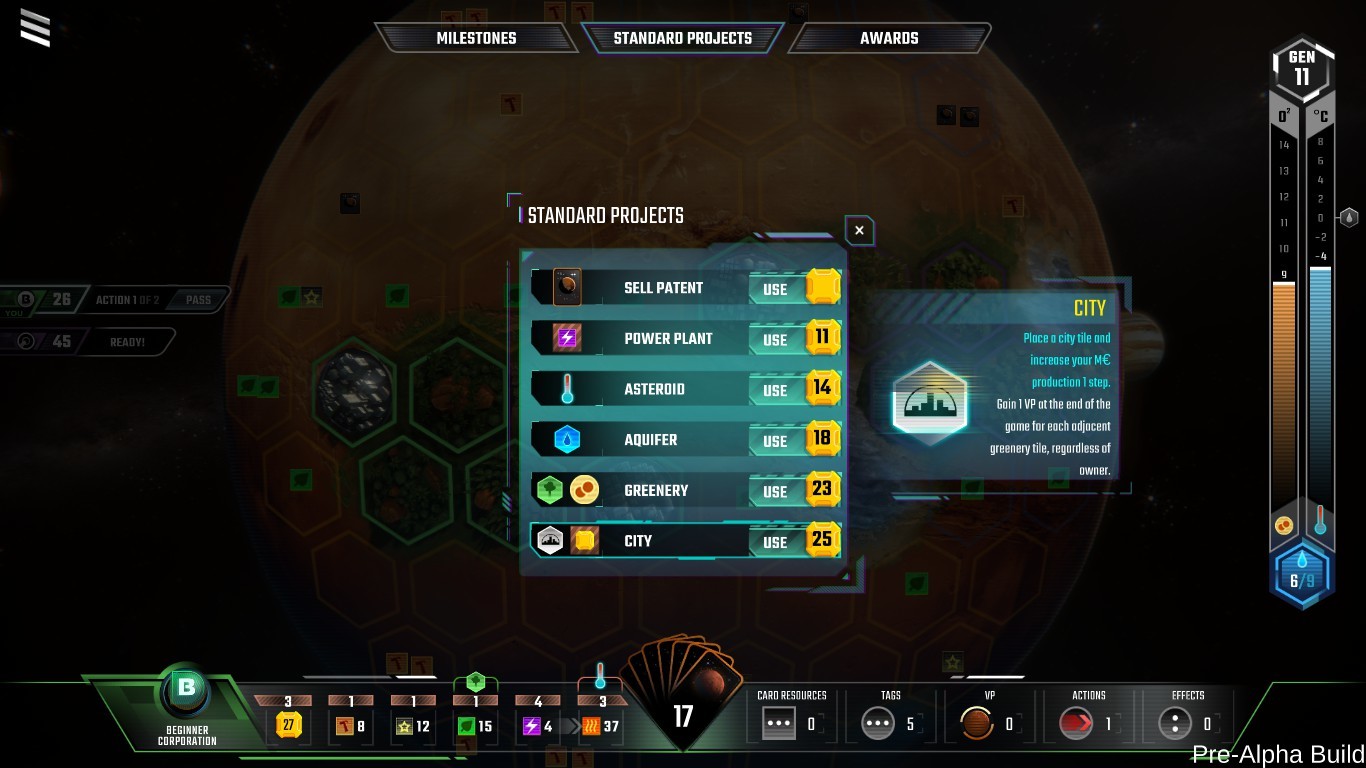Close the Standard Projects dialog
Viewport: 1366px width, 768px height.
[x=858, y=230]
